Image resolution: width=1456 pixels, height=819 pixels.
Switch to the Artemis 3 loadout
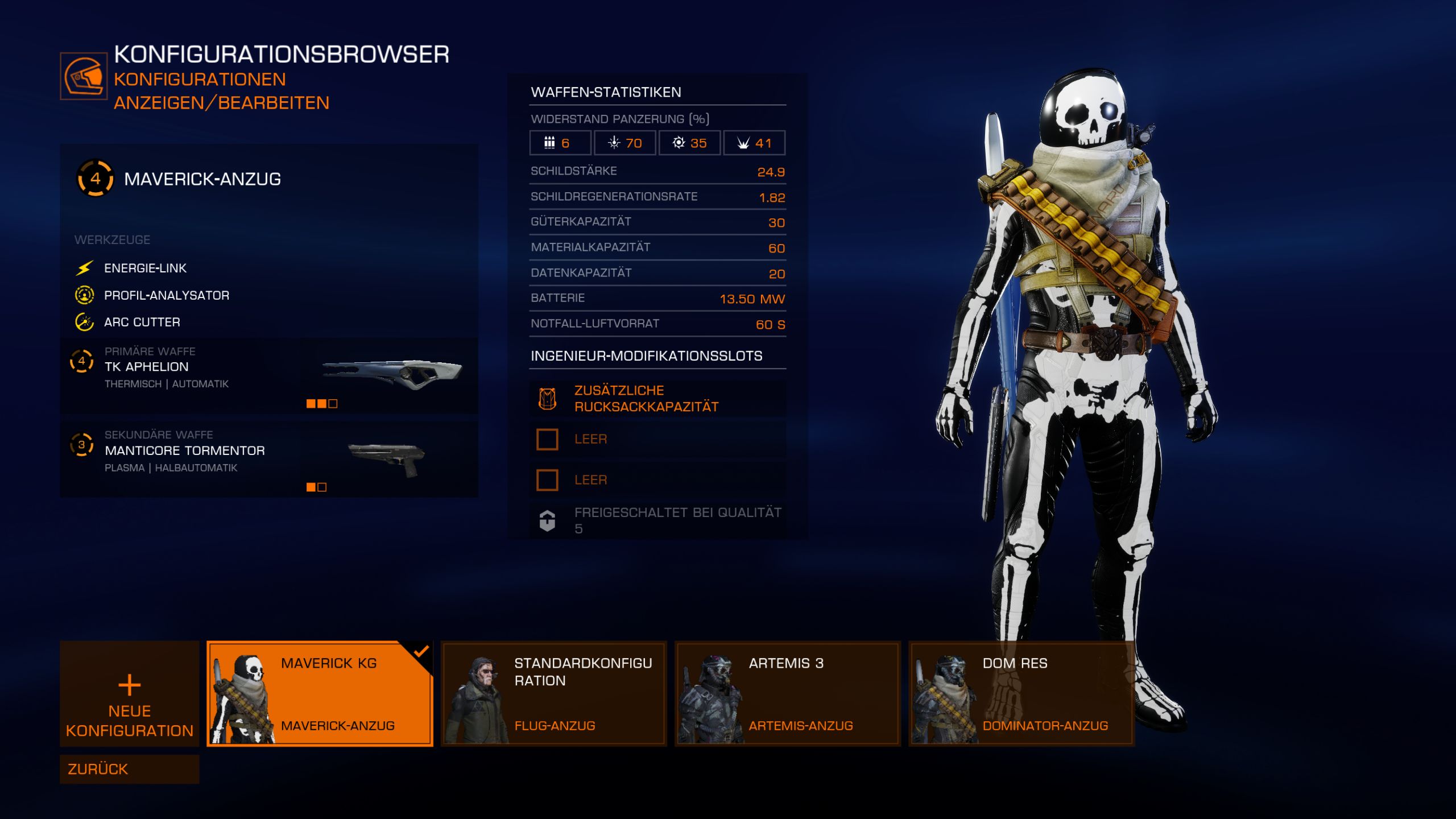click(787, 693)
